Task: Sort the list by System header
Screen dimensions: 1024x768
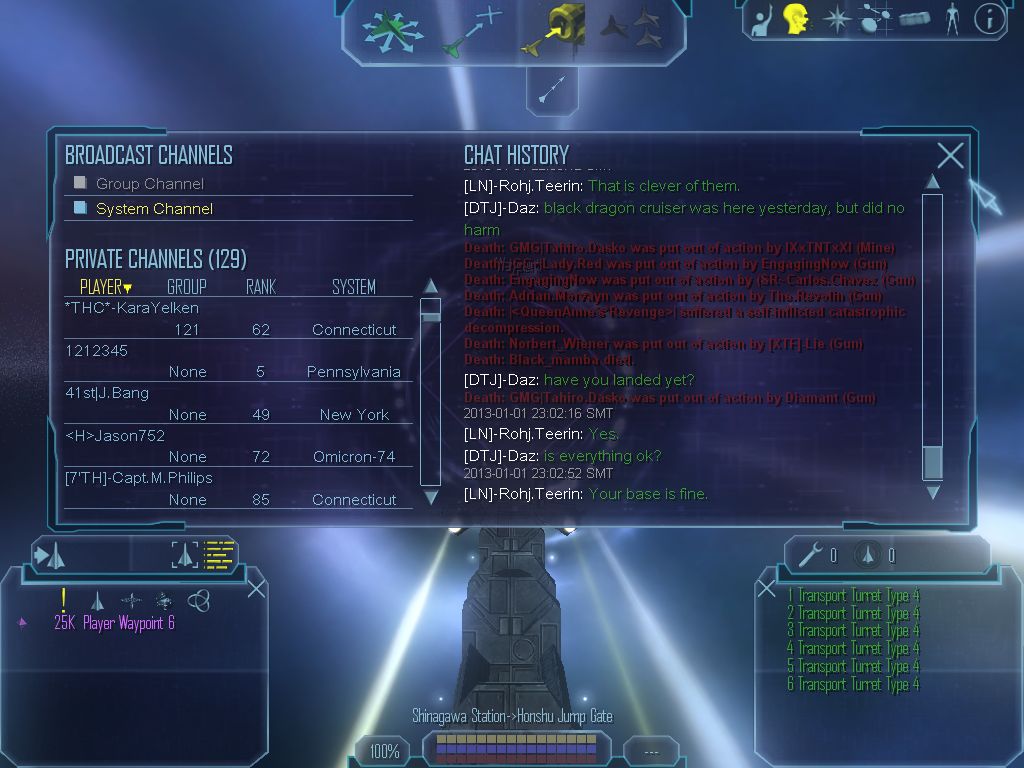Action: (x=353, y=287)
